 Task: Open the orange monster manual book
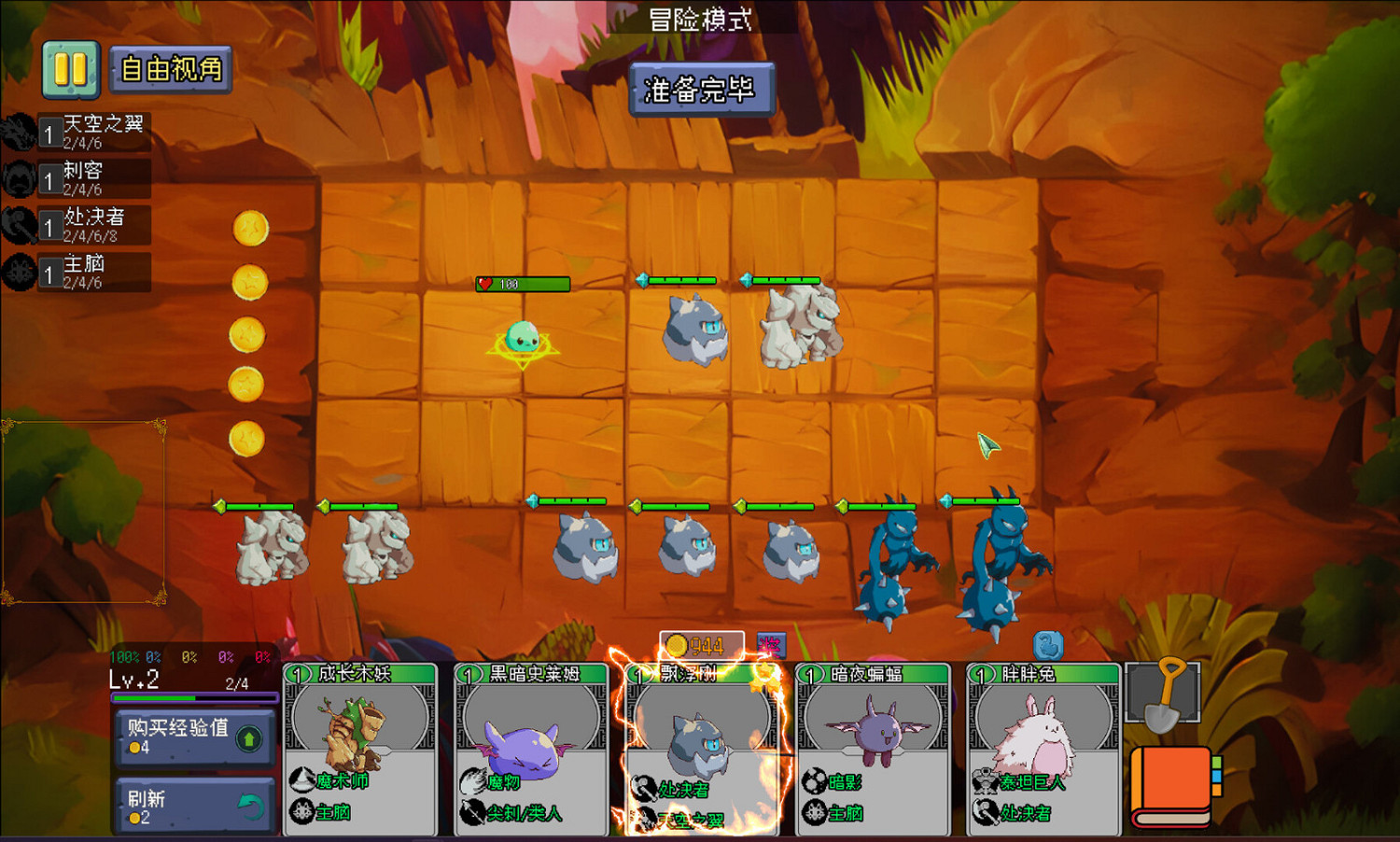point(1171,784)
